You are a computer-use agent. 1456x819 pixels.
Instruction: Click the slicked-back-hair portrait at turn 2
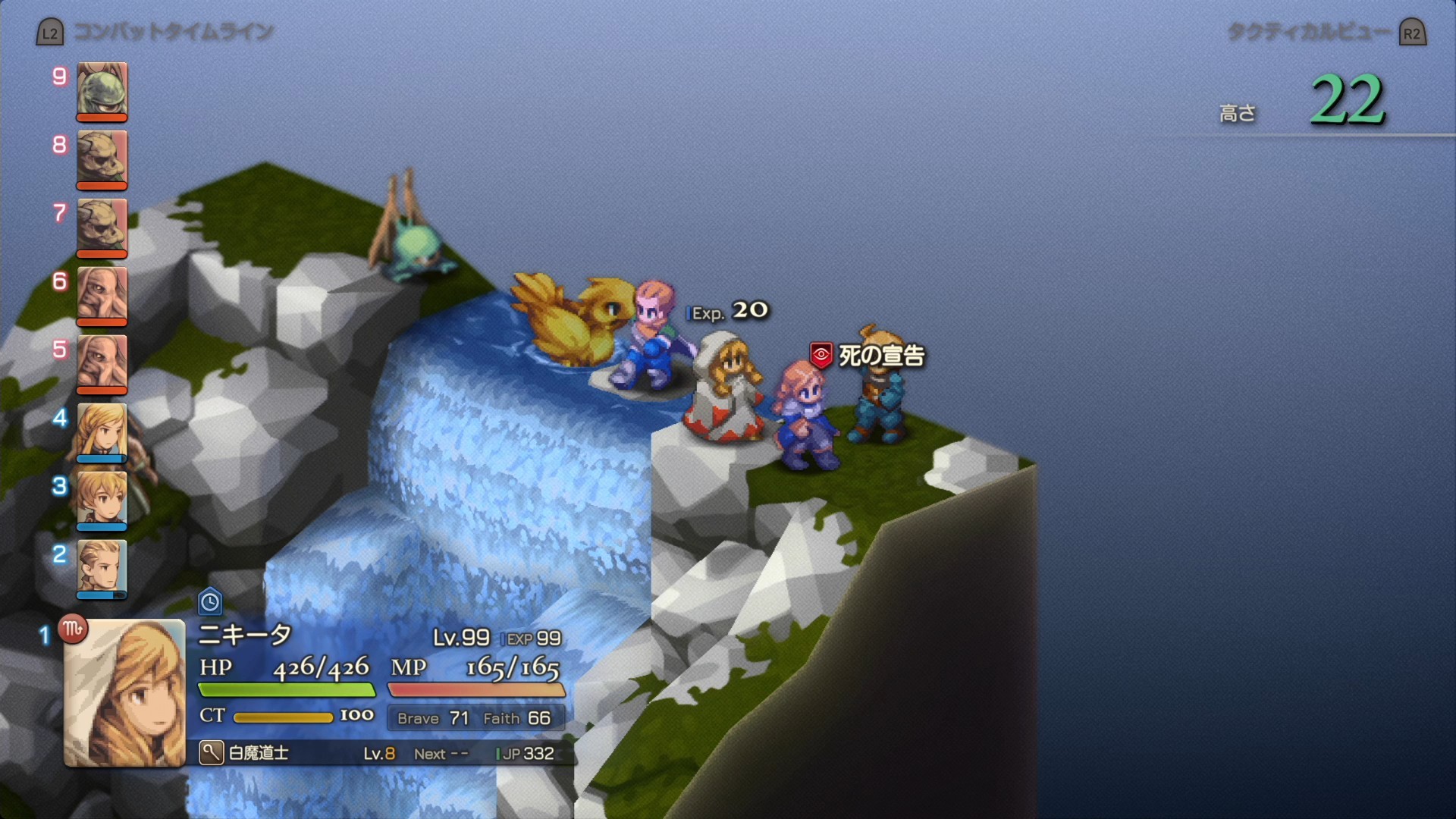click(x=102, y=567)
